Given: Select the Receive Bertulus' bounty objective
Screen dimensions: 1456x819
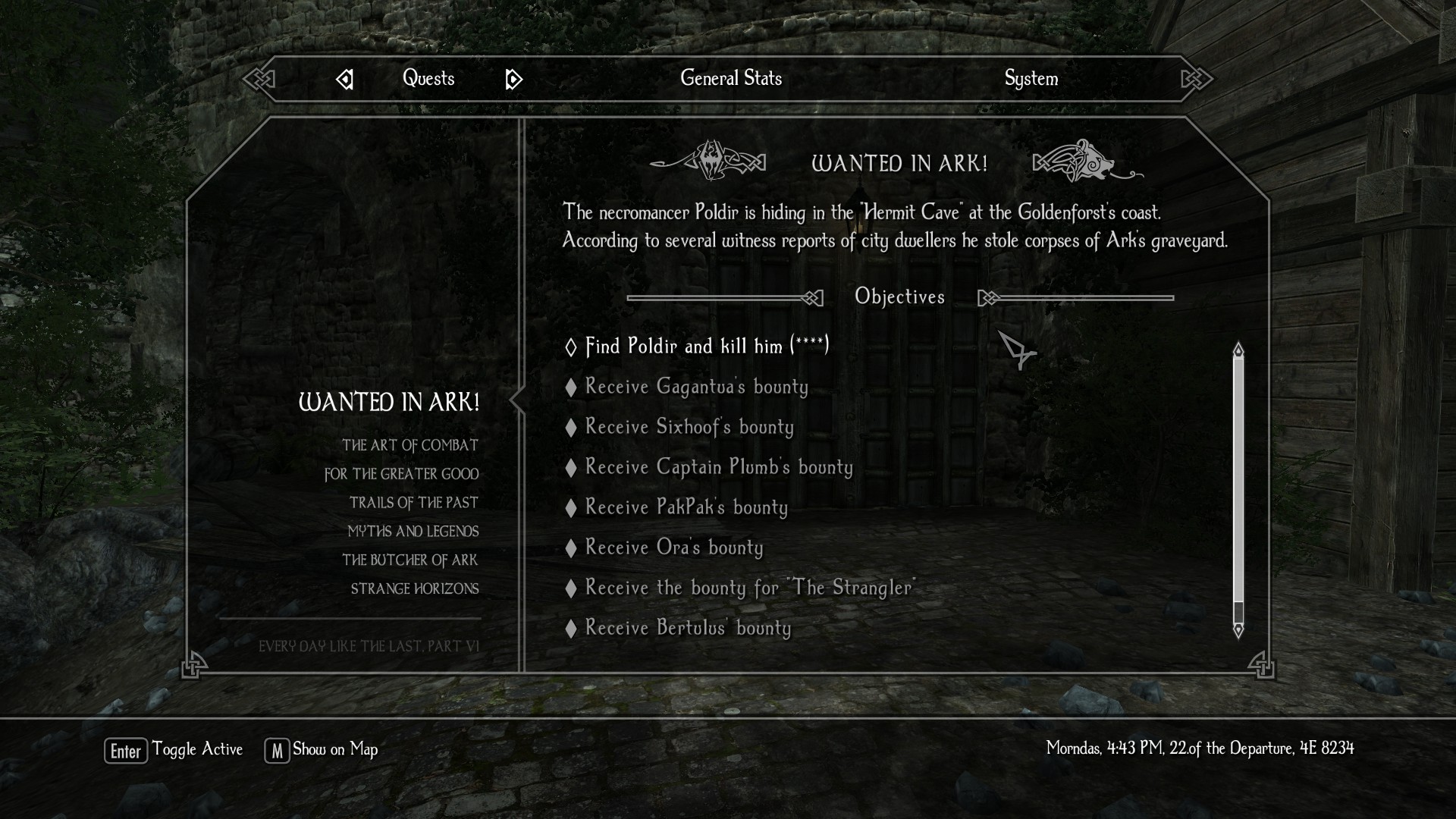Looking at the screenshot, I should pos(687,628).
